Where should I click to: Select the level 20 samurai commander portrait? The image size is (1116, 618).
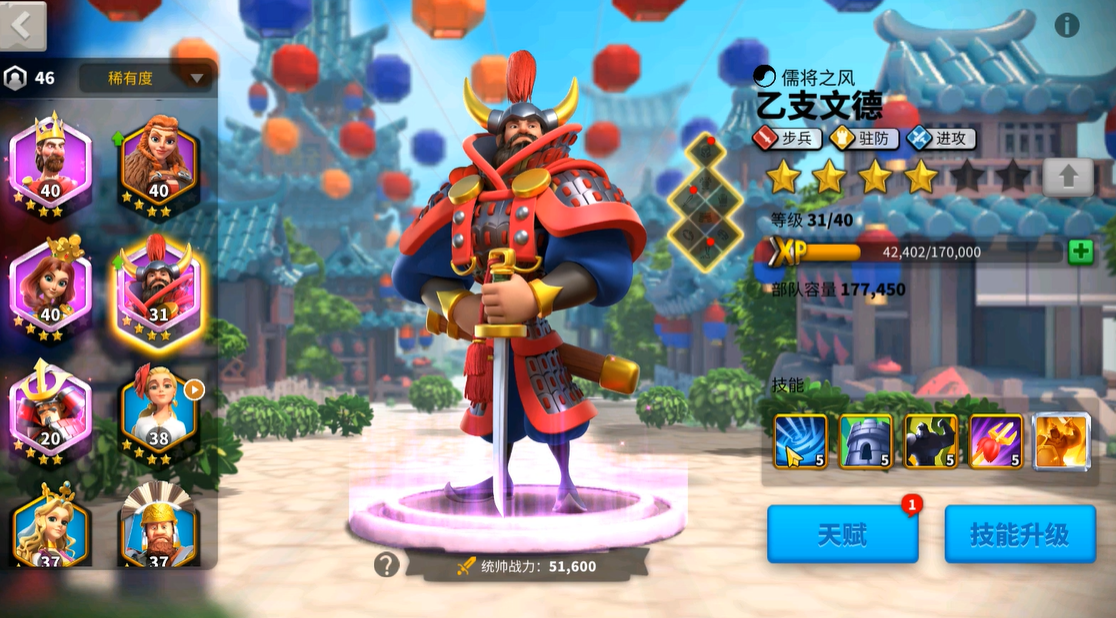pos(50,409)
